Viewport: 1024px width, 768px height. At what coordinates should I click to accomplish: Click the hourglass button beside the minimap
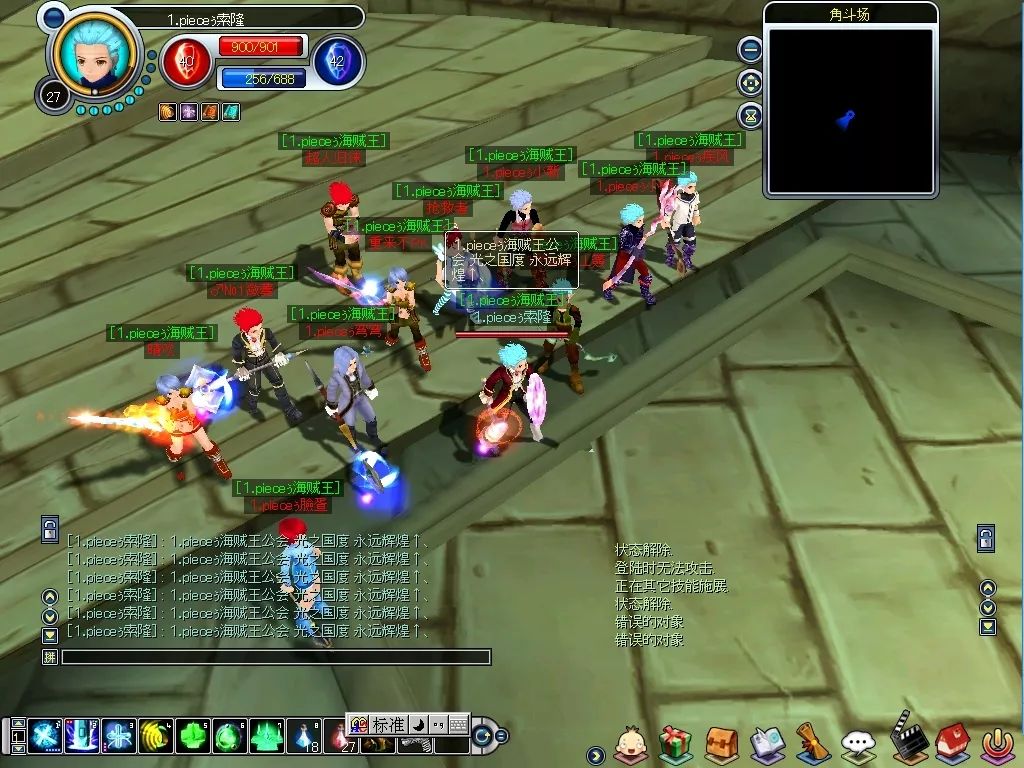[750, 115]
